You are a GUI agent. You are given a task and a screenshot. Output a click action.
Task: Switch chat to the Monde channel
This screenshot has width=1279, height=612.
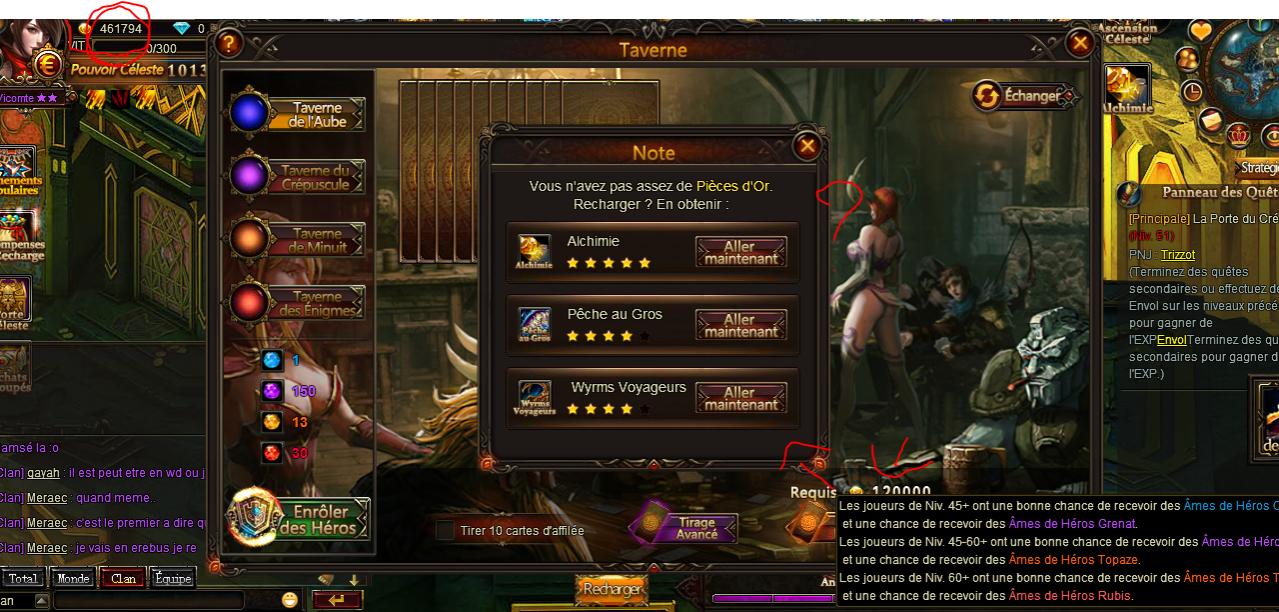coord(75,578)
